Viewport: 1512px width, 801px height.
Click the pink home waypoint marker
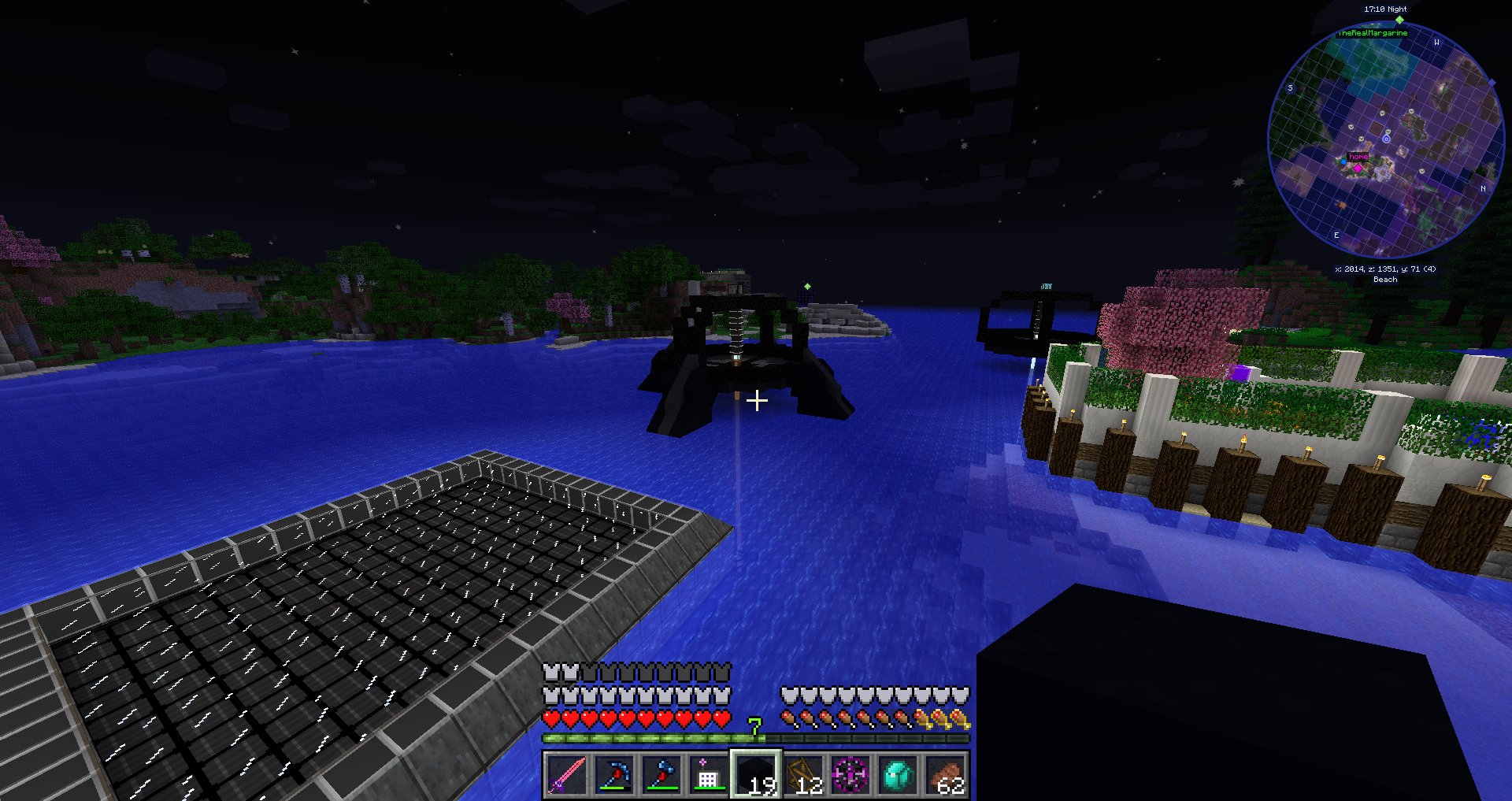pyautogui.click(x=1358, y=167)
